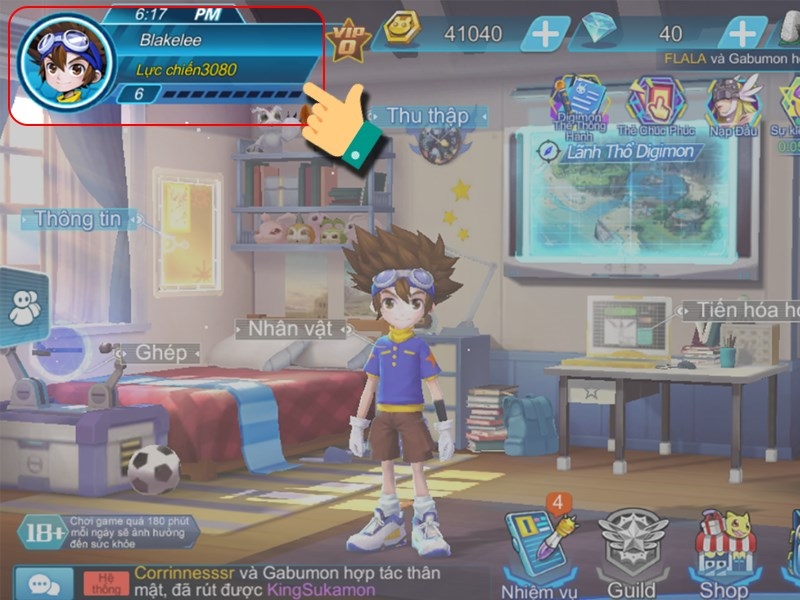Open the Thu thập collection label
The width and height of the screenshot is (800, 600).
427,116
